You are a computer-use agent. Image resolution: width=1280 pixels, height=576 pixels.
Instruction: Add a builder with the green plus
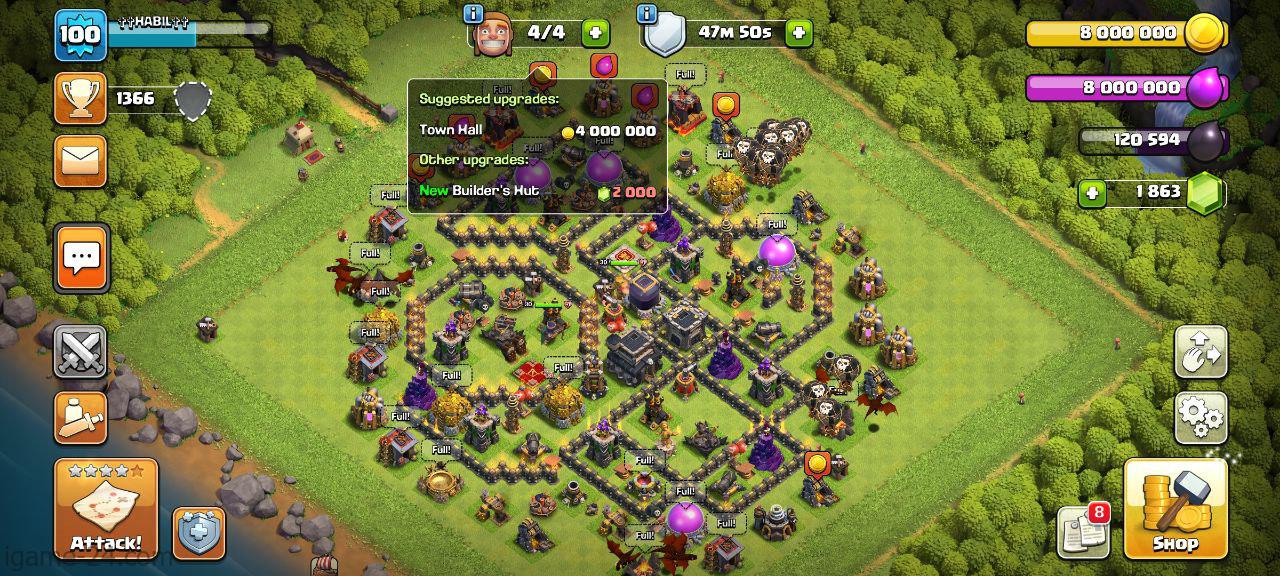click(595, 33)
